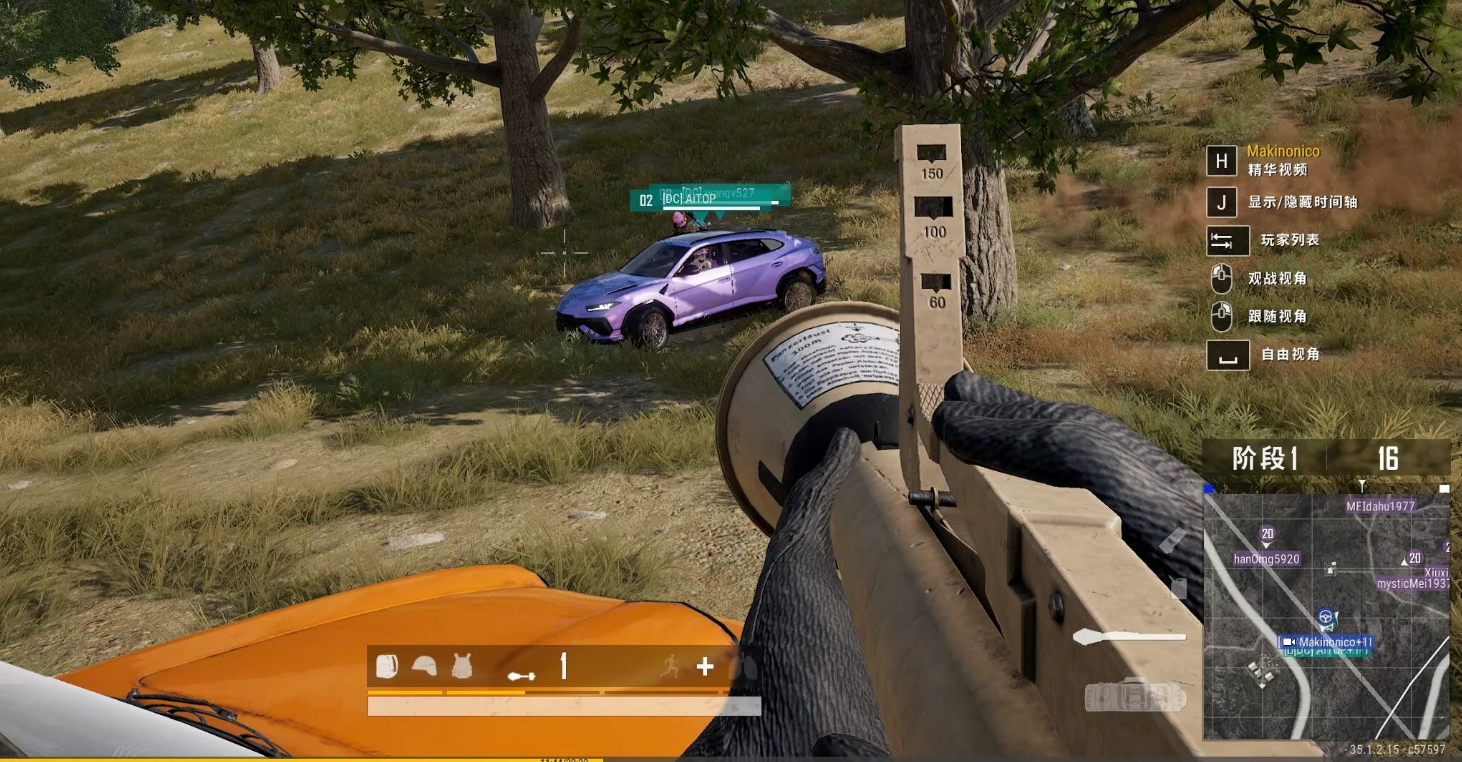
Task: Click the white plus heal icon
Action: point(705,667)
